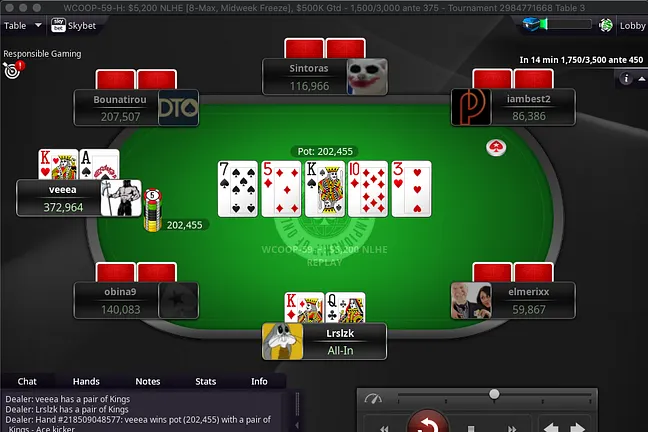Select player Sintoras' seat panel
The height and width of the screenshot is (432, 648).
click(310, 77)
